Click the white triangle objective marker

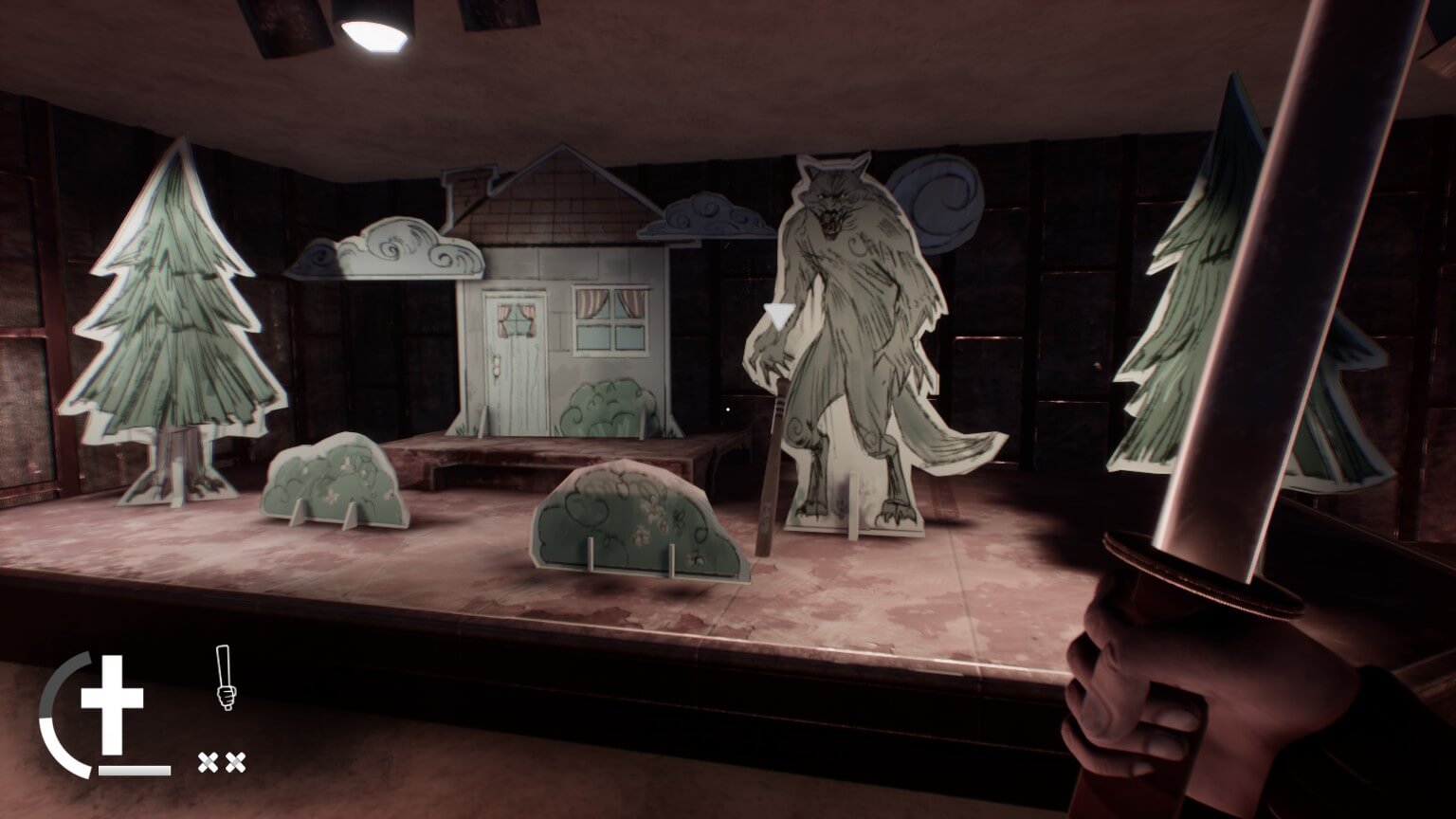click(780, 313)
